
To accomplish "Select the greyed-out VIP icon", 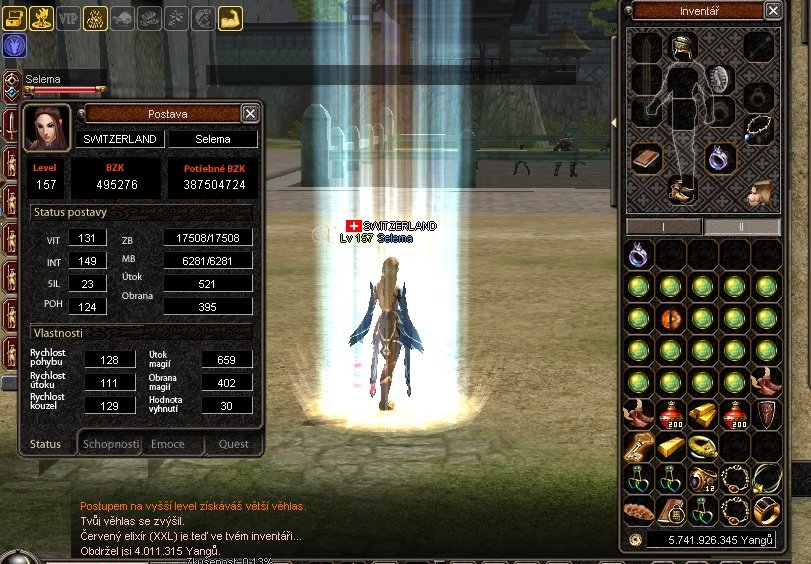I will pyautogui.click(x=68, y=18).
